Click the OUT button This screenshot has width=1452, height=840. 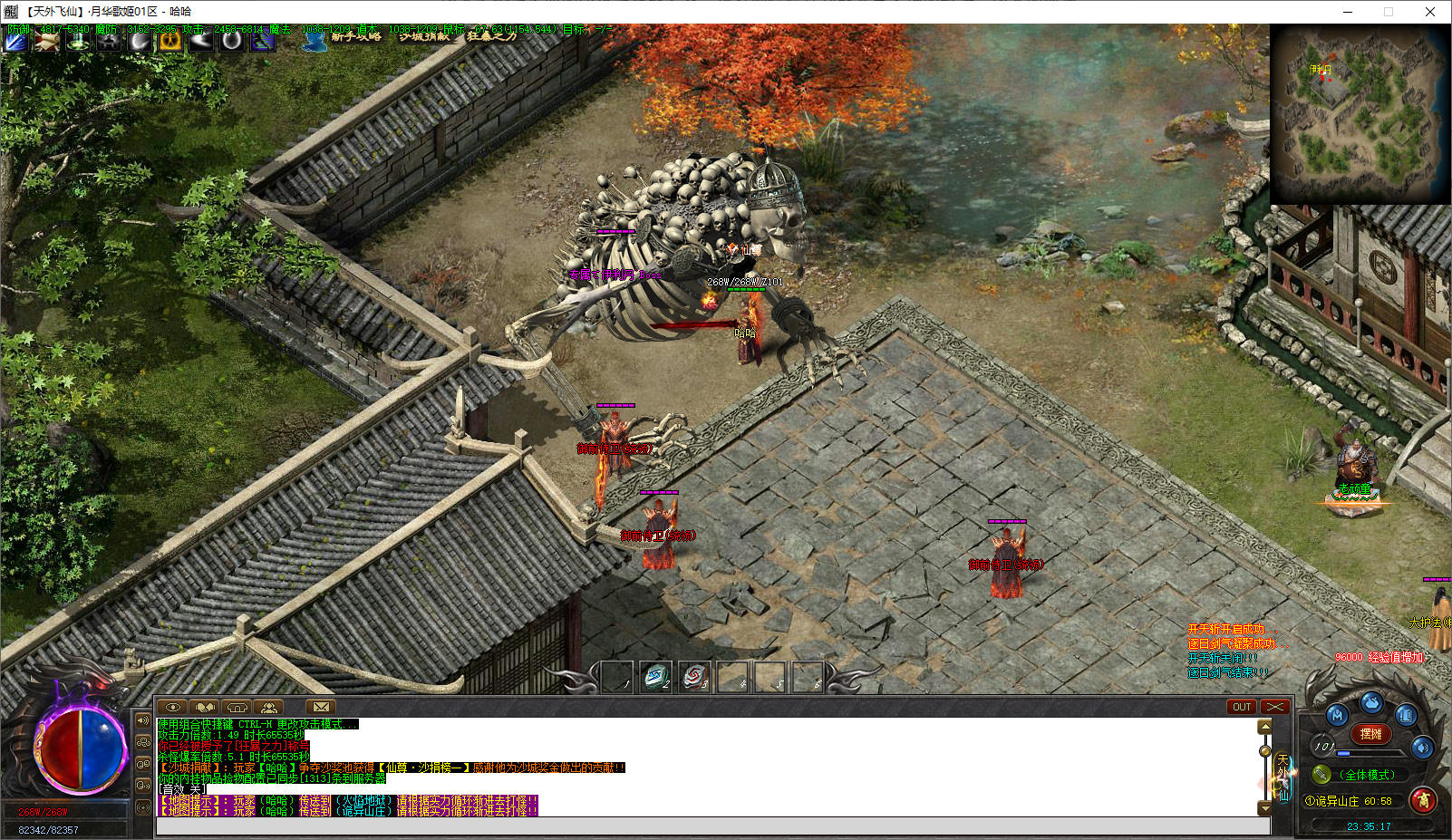tap(1242, 707)
